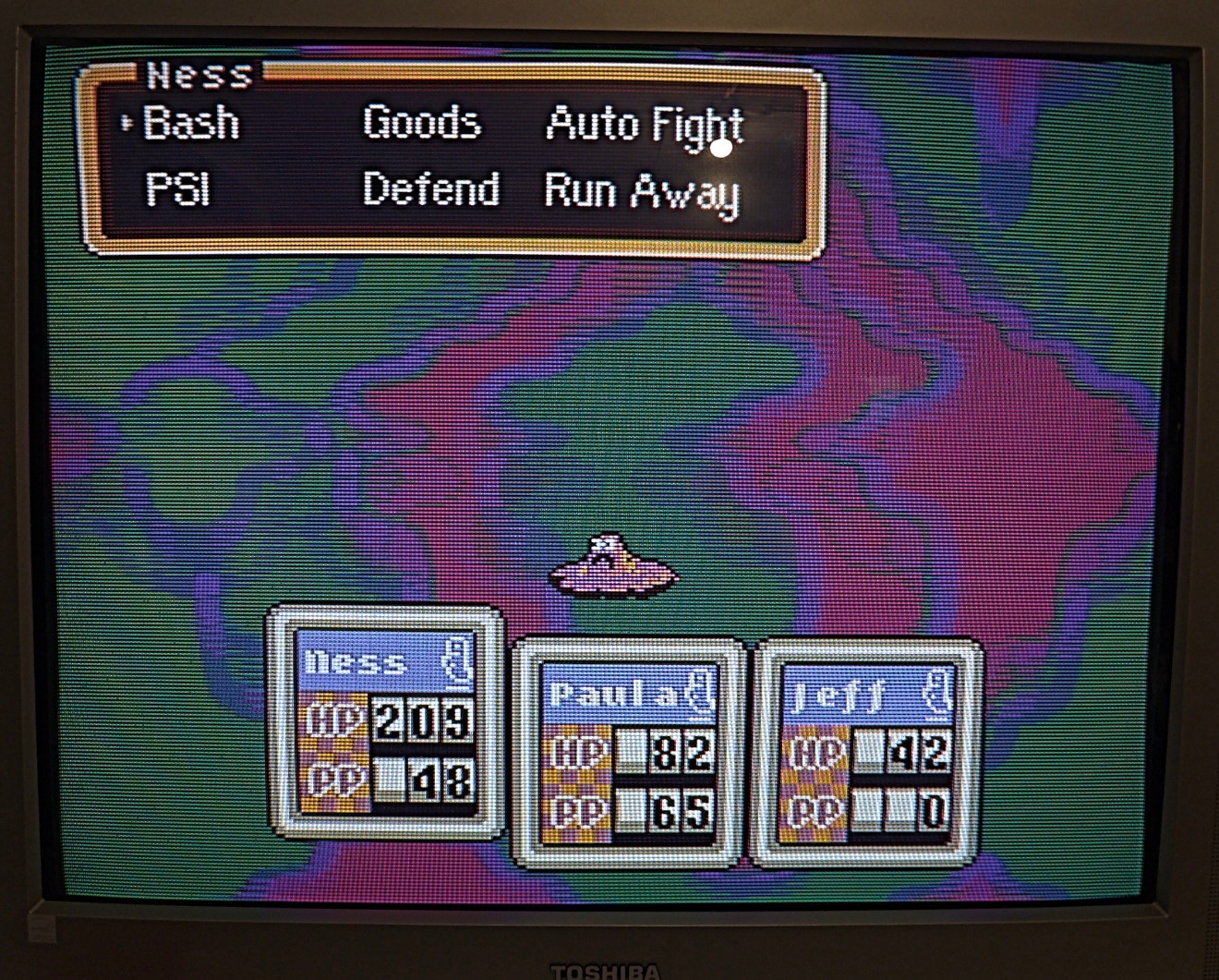Choose the Bash command
1219x980 pixels.
tap(191, 123)
